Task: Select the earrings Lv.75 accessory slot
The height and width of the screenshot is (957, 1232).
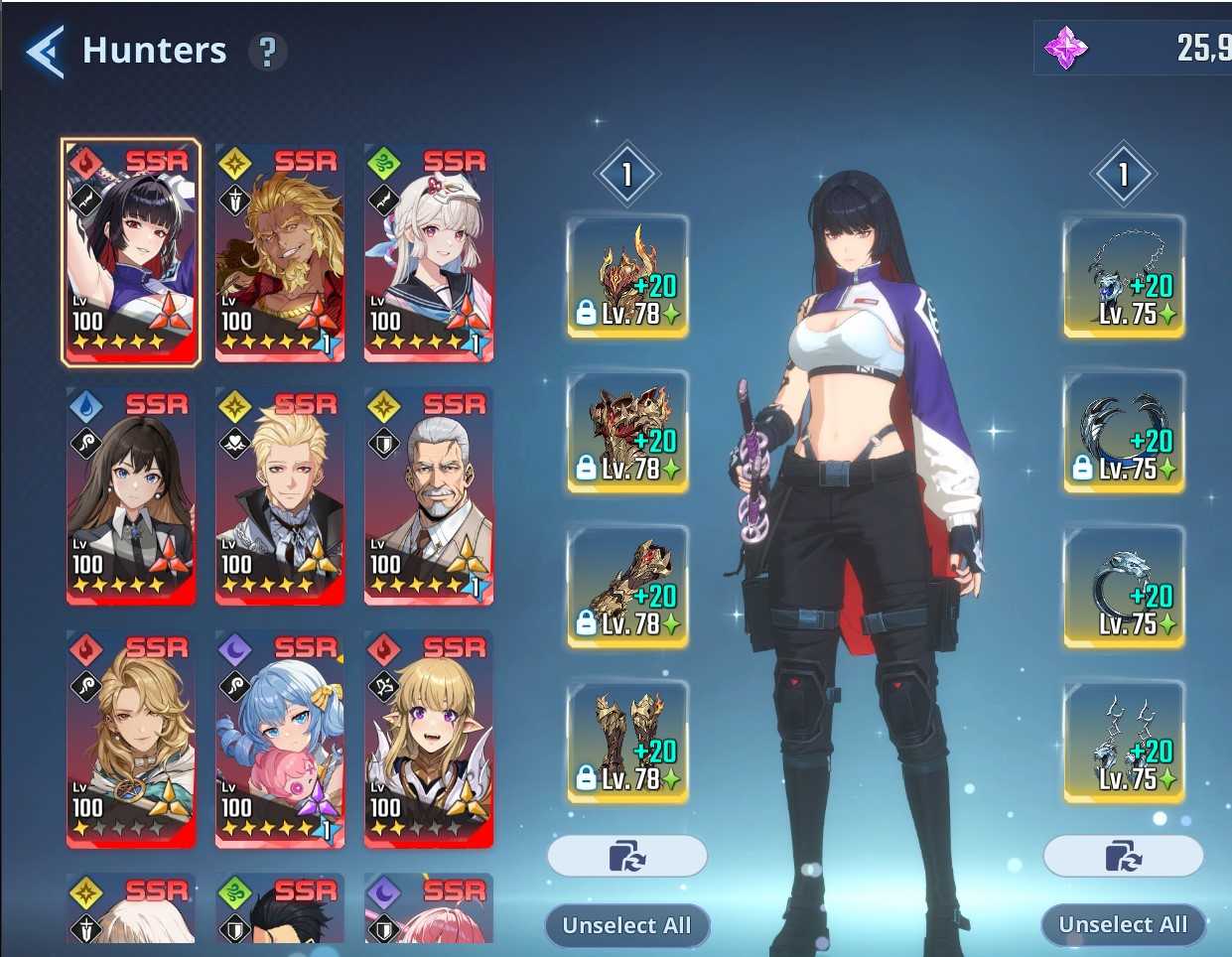Action: [1124, 742]
